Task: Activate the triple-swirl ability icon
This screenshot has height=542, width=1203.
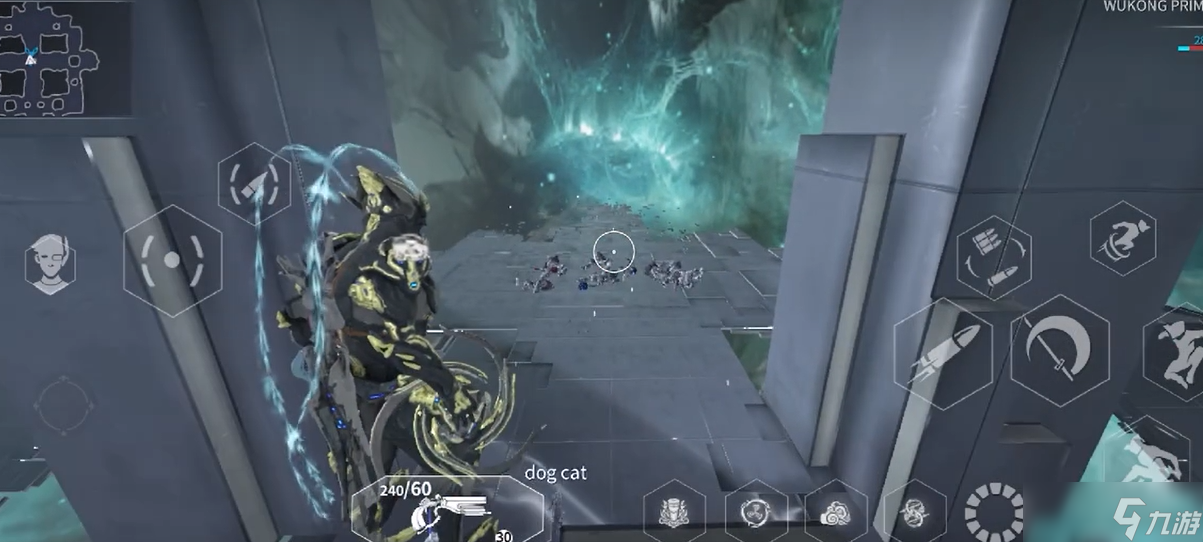Action: [756, 512]
